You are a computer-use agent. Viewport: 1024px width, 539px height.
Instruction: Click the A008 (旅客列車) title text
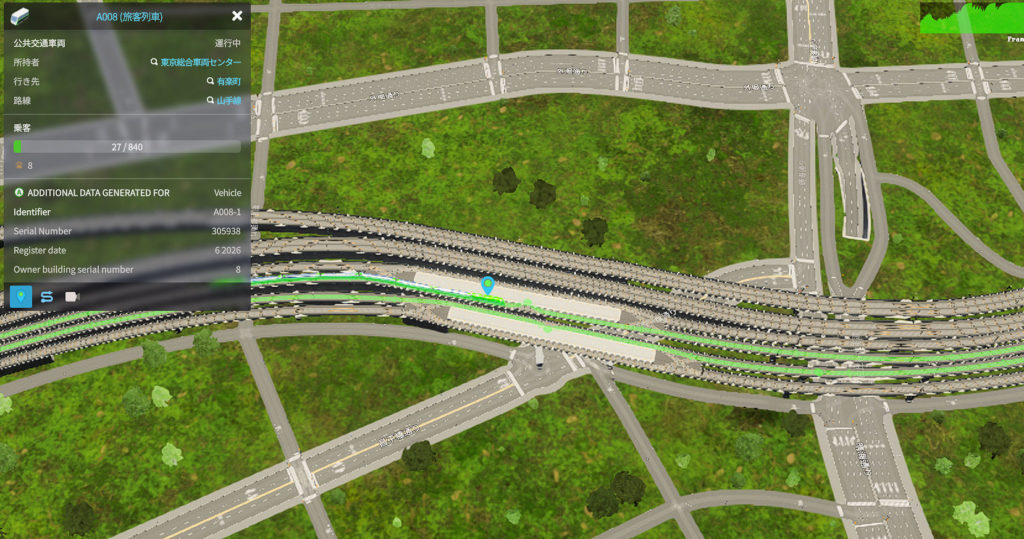click(x=129, y=17)
